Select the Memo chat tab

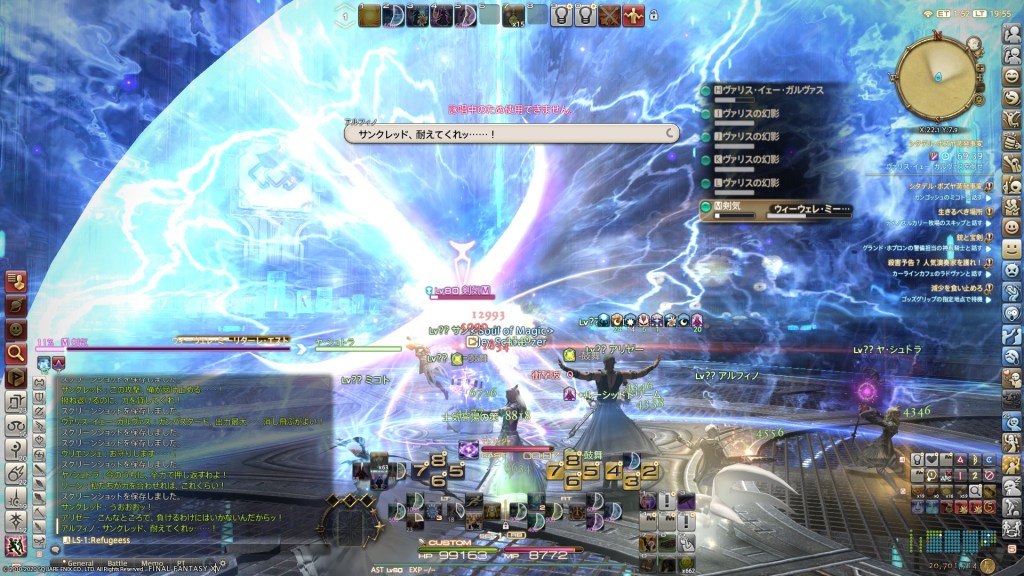coord(153,563)
